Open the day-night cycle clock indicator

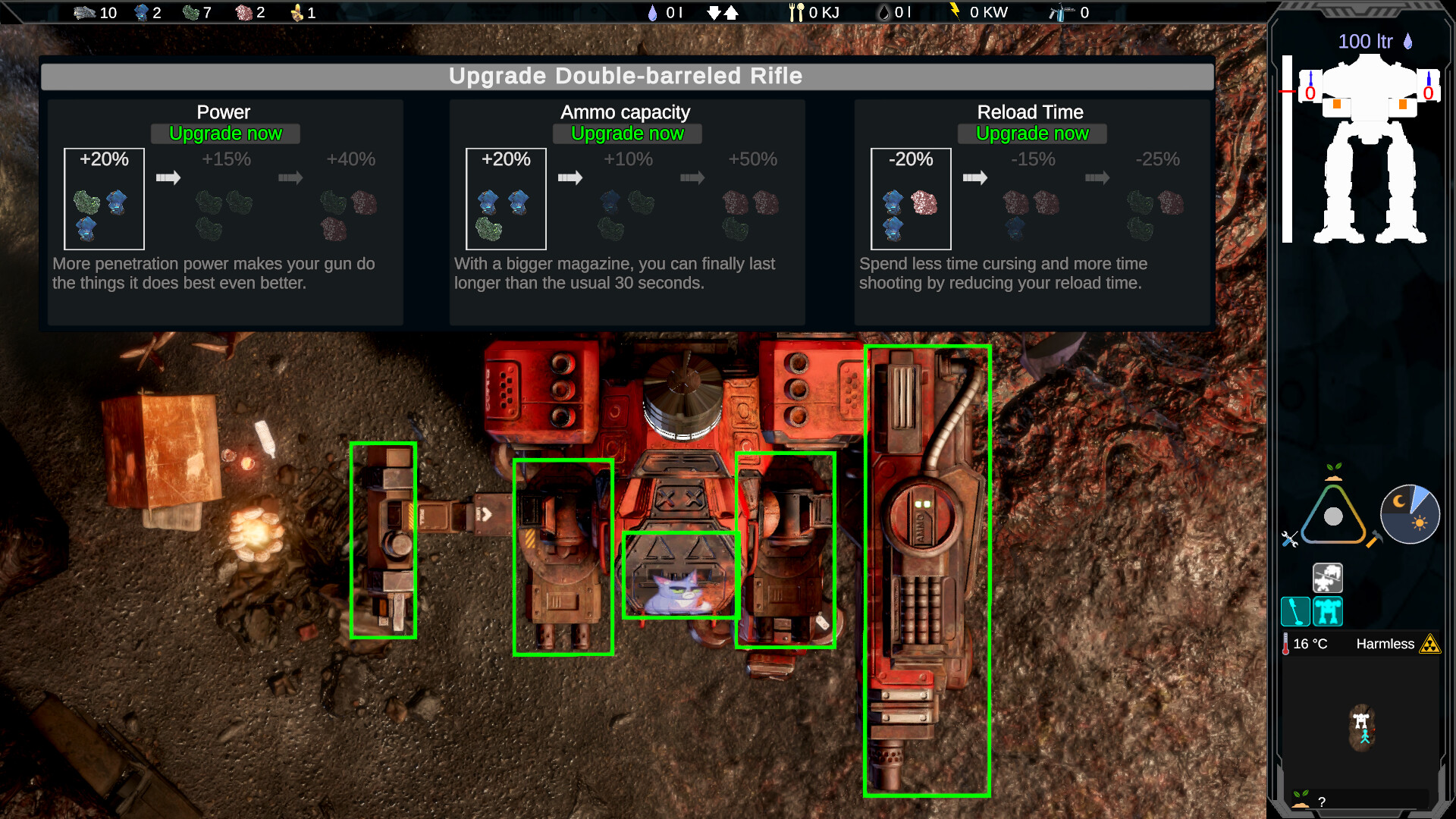(x=1410, y=514)
